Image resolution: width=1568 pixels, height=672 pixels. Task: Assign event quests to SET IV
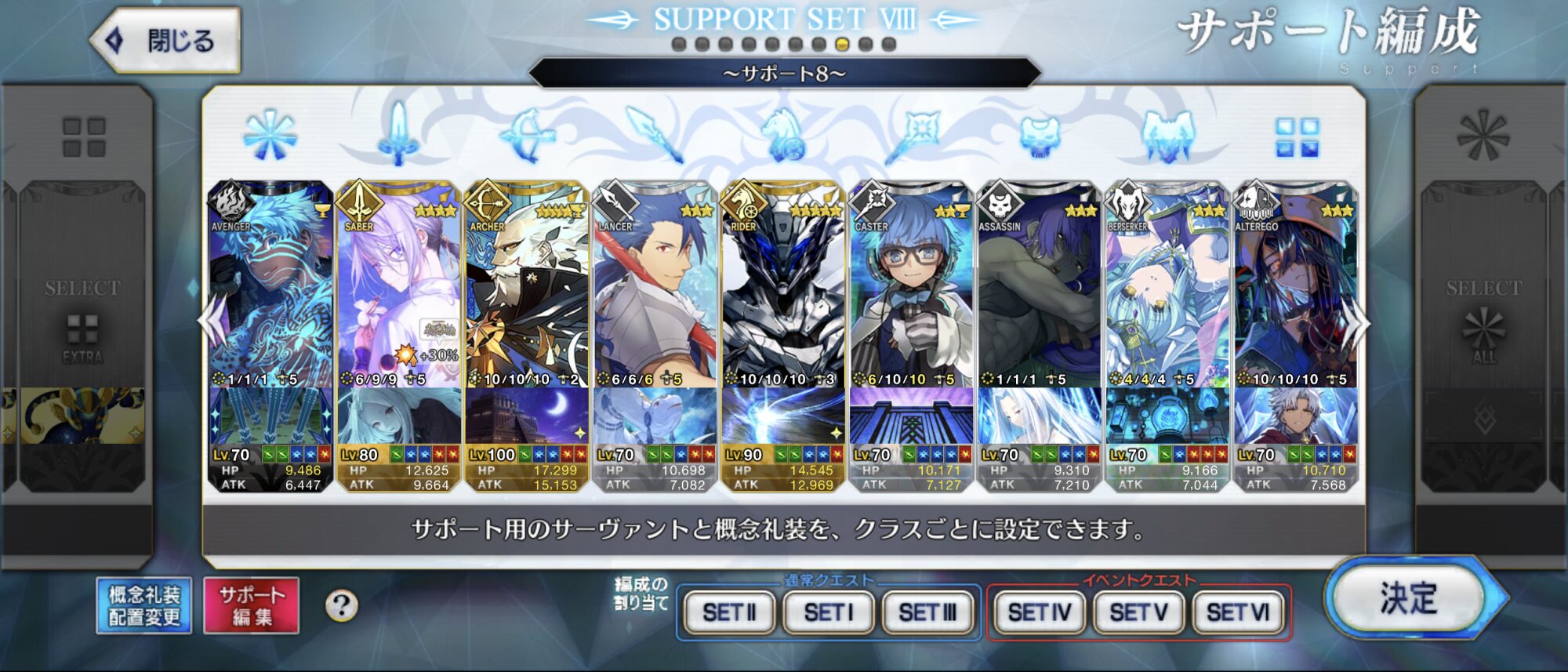pos(1039,612)
